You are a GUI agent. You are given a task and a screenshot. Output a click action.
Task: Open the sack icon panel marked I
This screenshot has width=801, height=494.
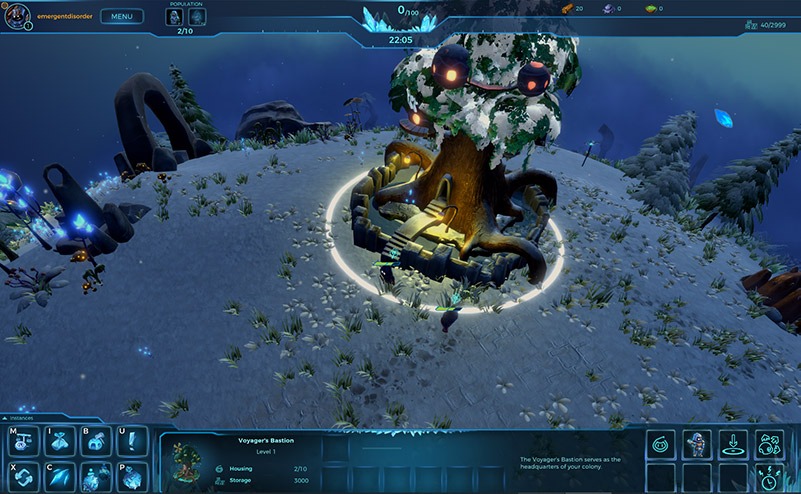point(59,441)
